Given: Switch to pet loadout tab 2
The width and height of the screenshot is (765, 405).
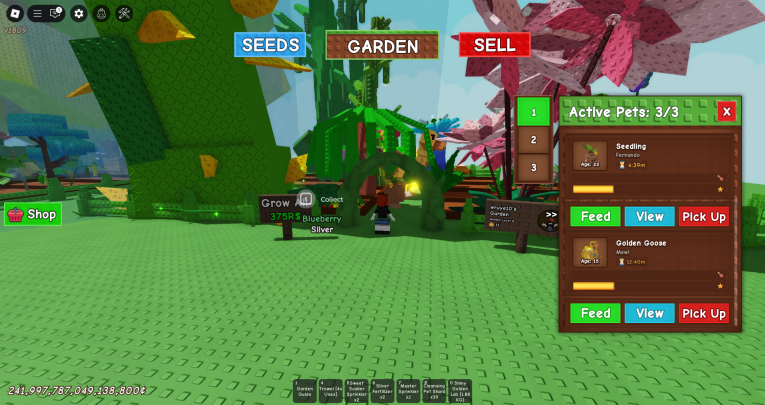Looking at the screenshot, I should coord(533,140).
